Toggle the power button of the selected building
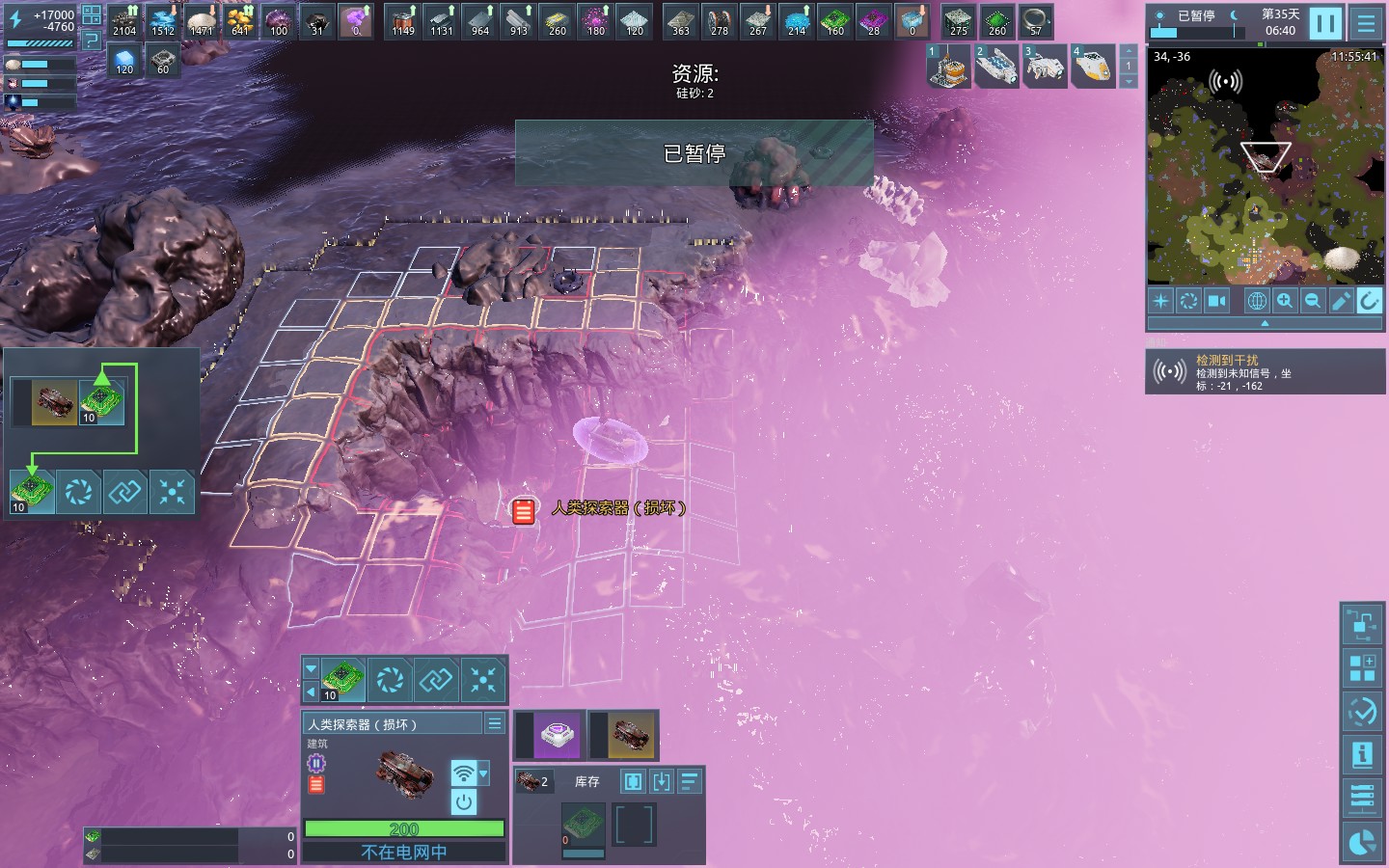 pos(464,801)
